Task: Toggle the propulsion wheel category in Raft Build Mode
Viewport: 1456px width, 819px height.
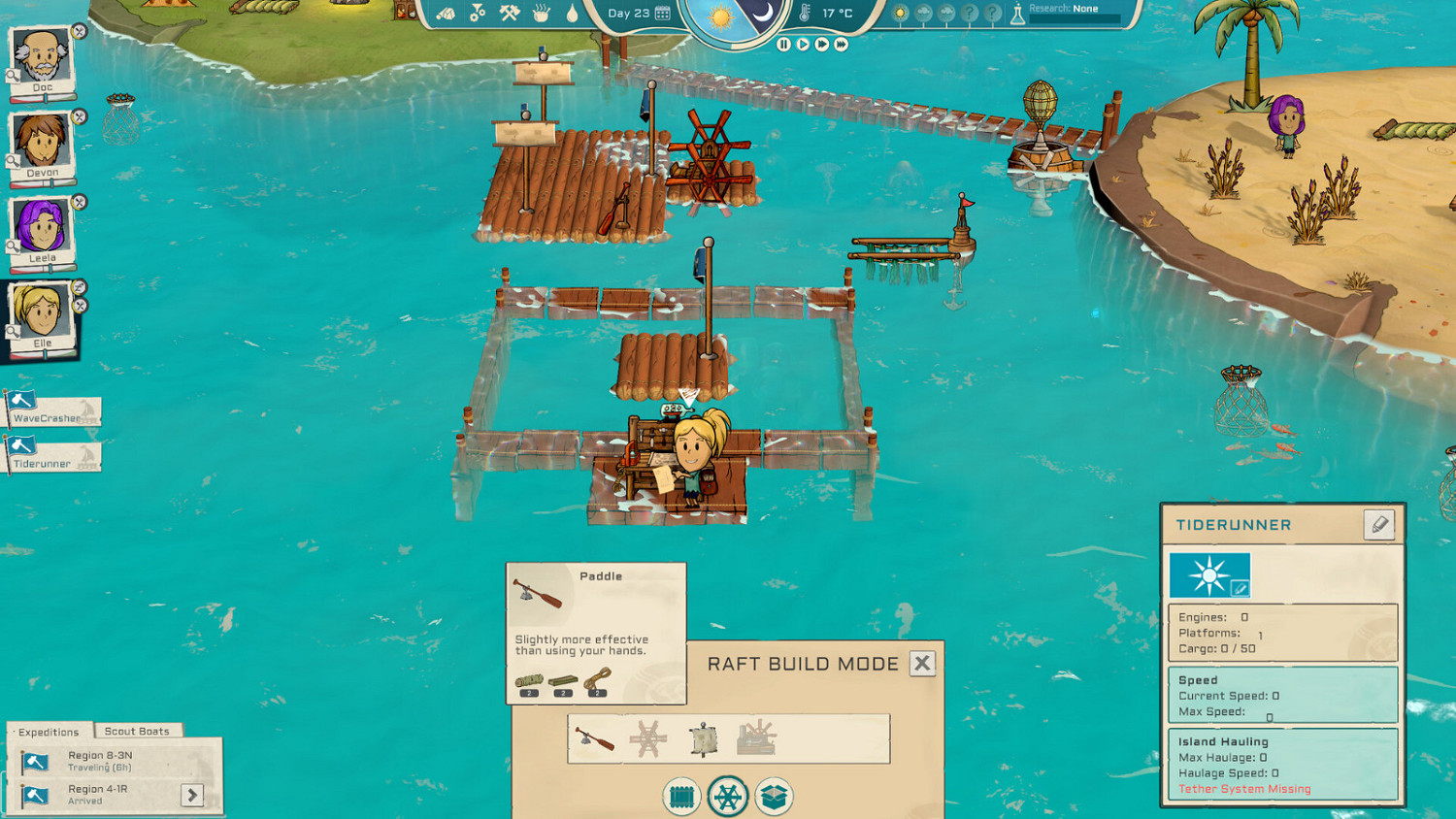Action: coord(728,796)
